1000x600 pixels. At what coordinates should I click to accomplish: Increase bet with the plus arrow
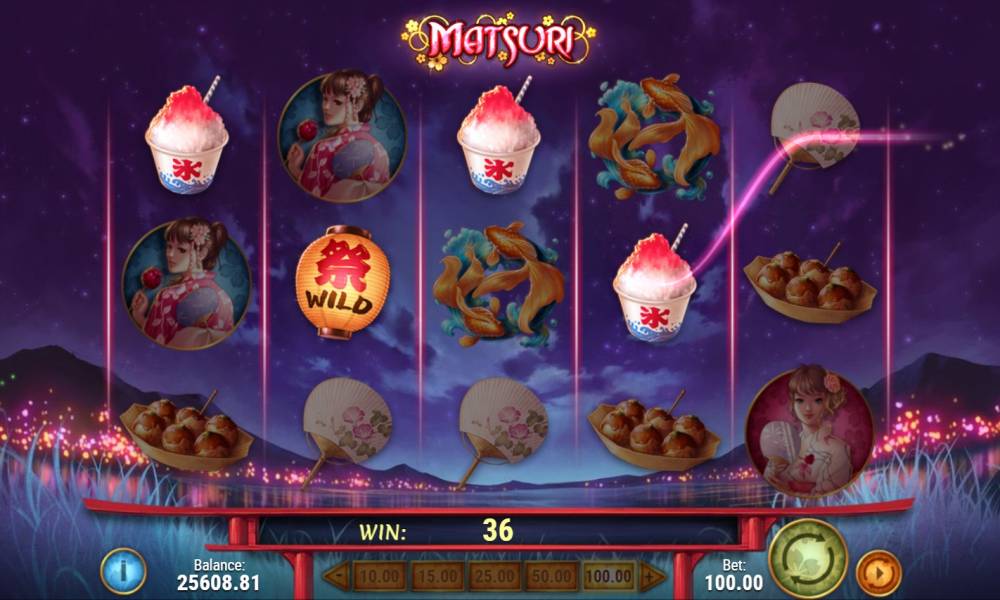click(x=652, y=576)
